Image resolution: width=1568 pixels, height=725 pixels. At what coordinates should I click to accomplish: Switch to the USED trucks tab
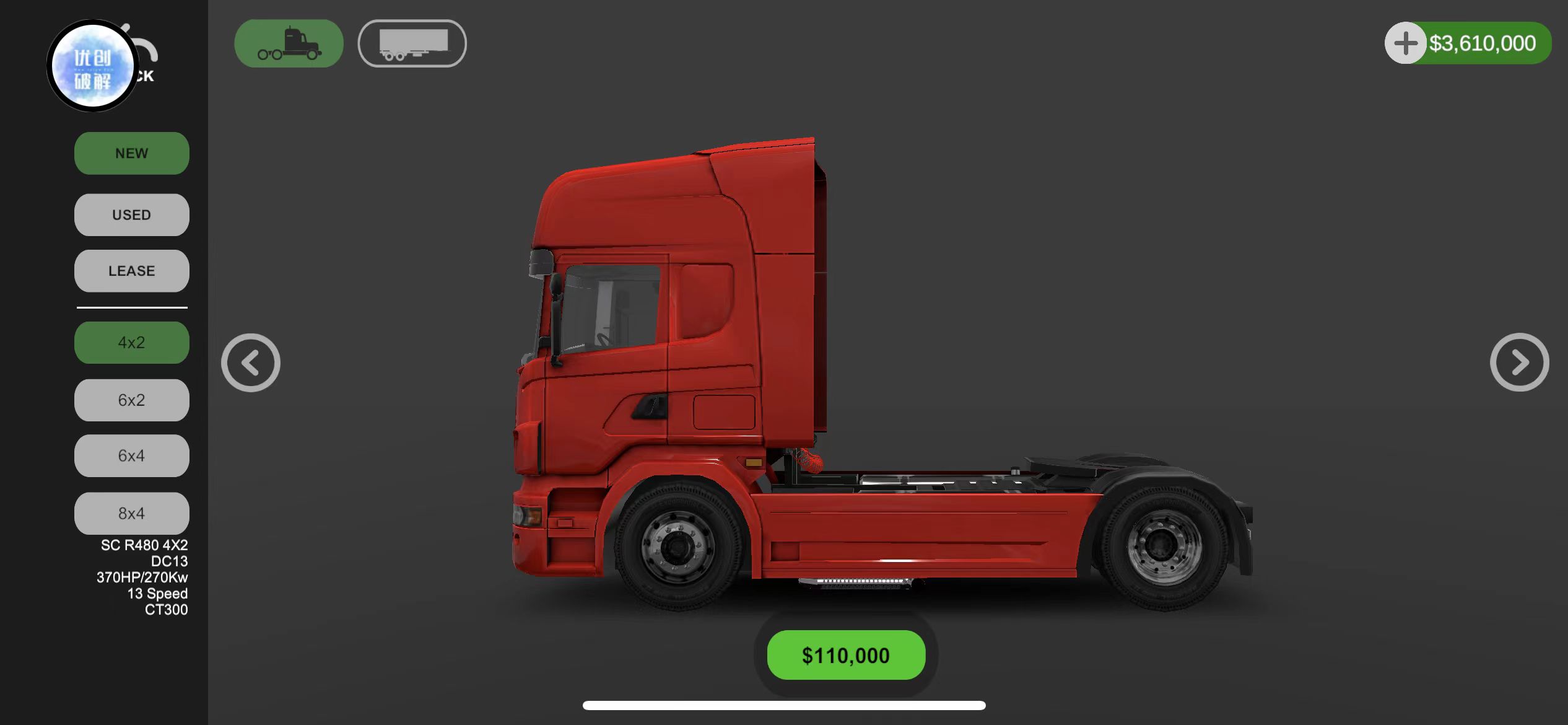pyautogui.click(x=131, y=214)
